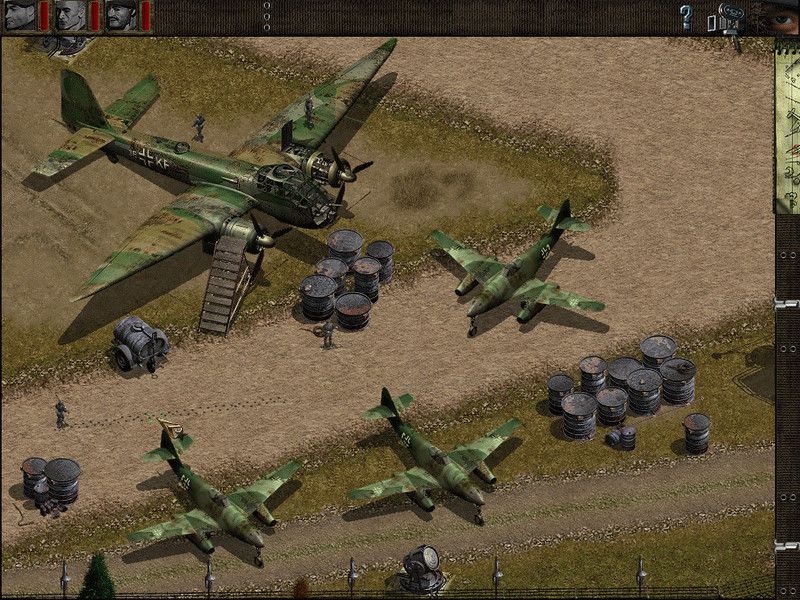Open the notepad map at screen edge
This screenshot has height=600, width=800.
(788, 130)
